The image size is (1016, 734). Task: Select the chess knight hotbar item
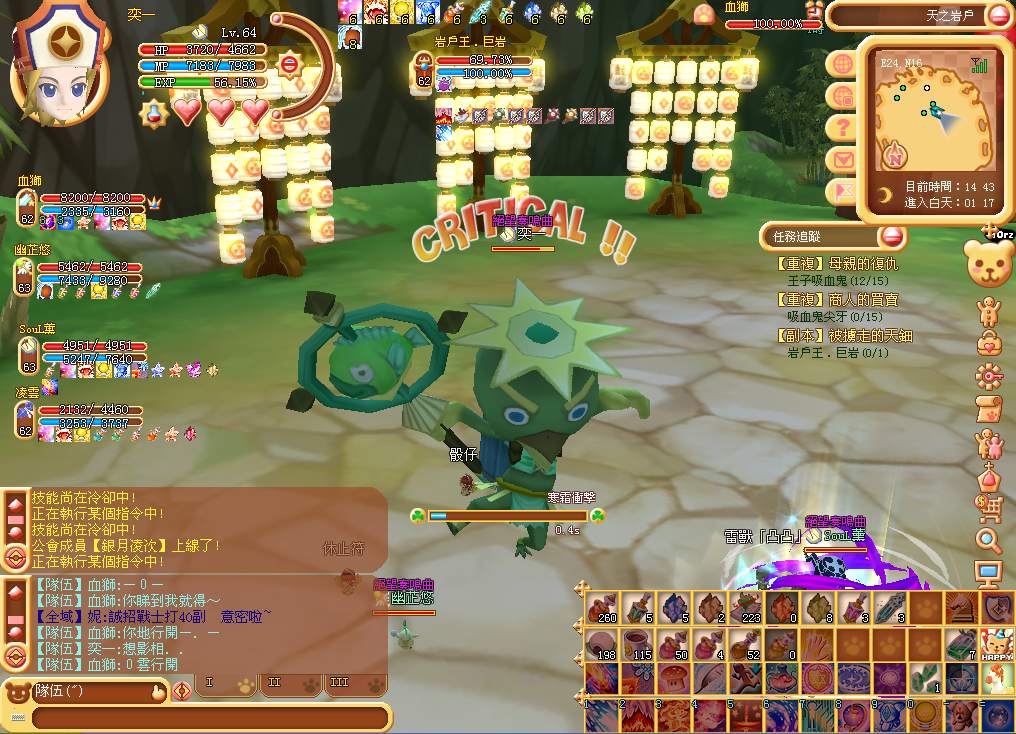click(x=960, y=608)
